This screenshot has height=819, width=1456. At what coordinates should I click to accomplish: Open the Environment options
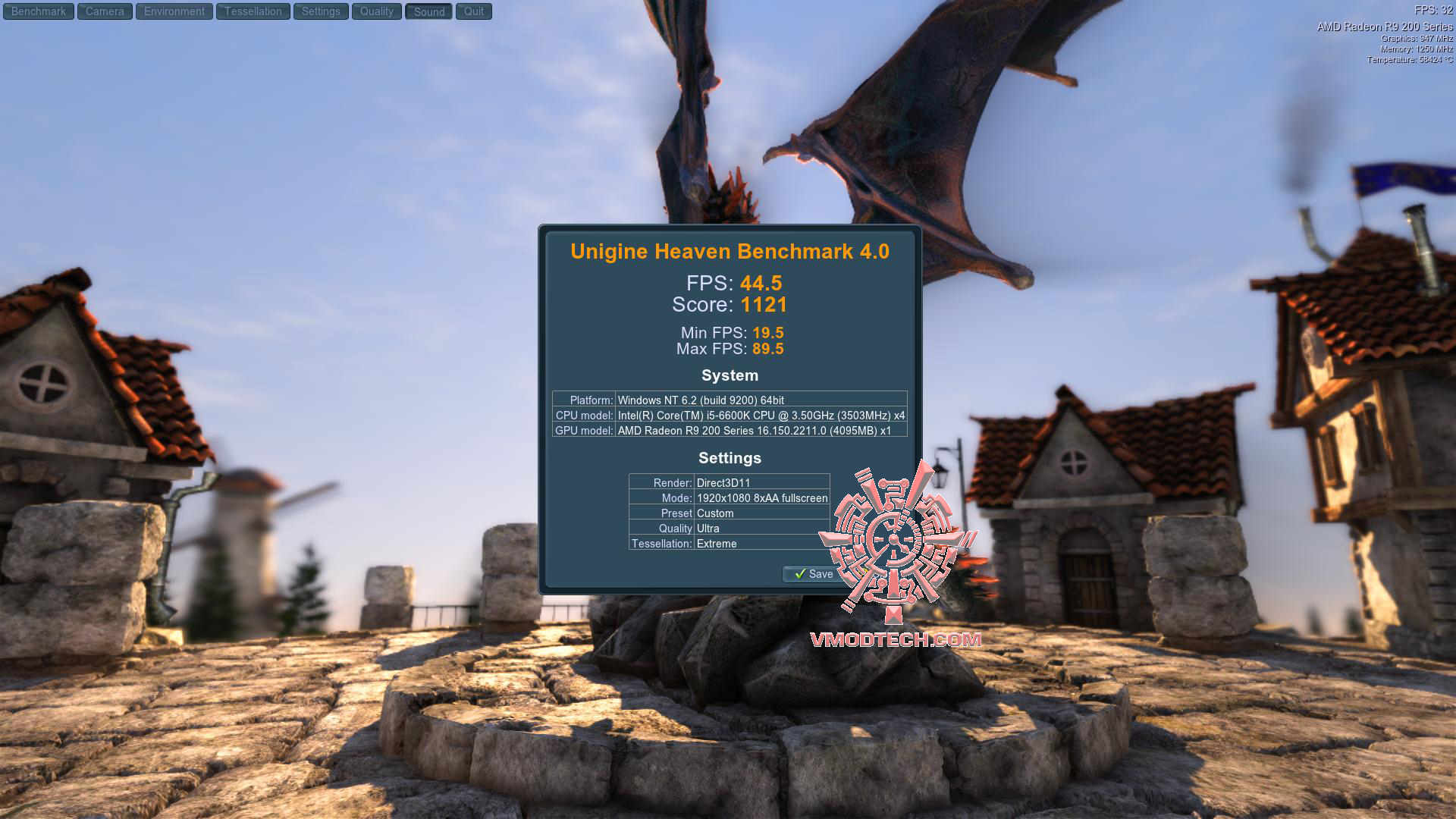pyautogui.click(x=174, y=11)
